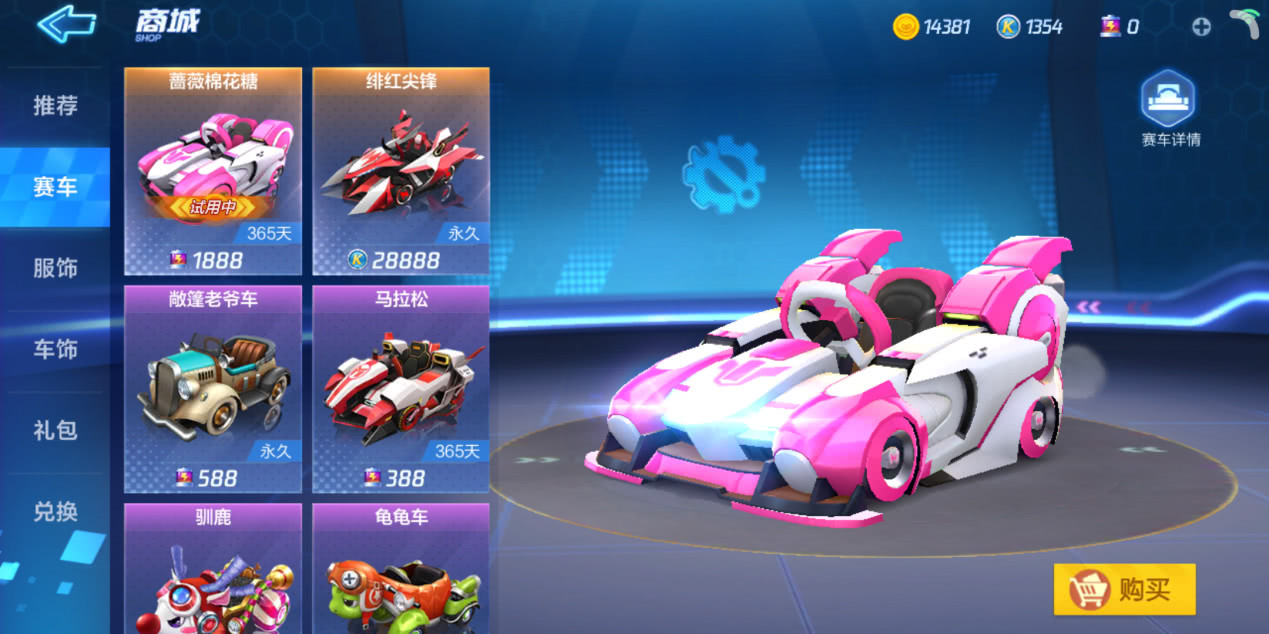Open the 服饰 category tab

click(x=55, y=268)
